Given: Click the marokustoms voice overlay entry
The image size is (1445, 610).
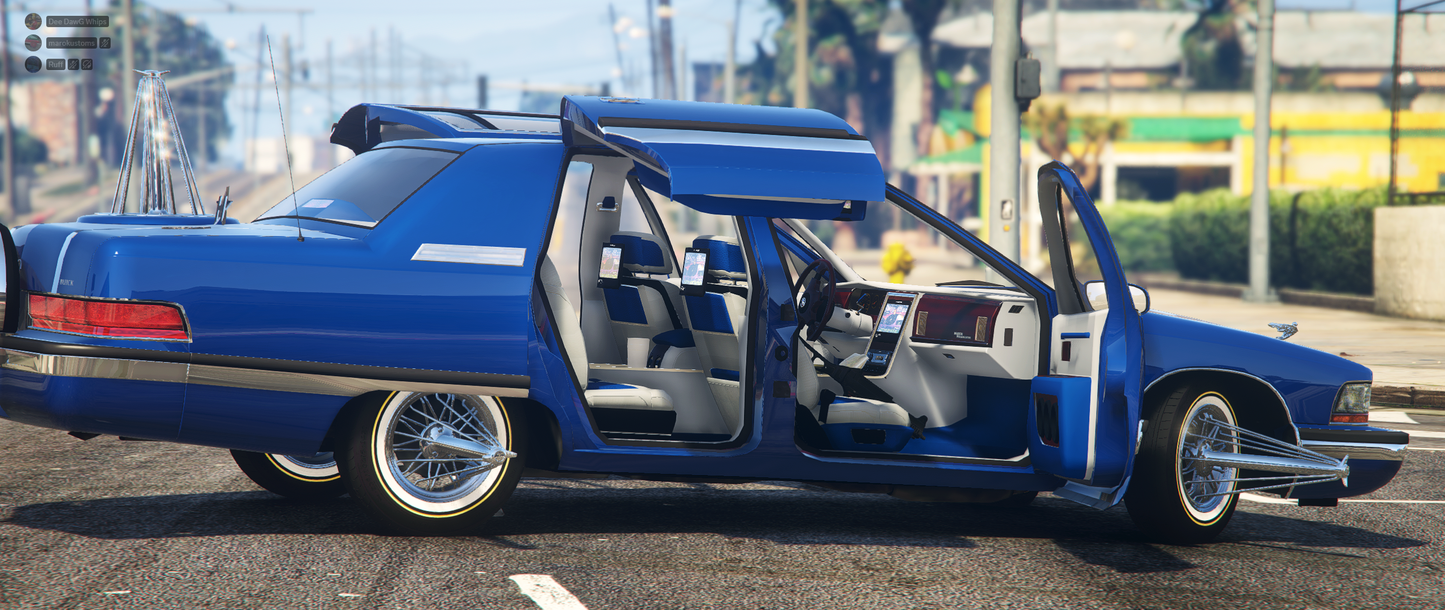Looking at the screenshot, I should coord(71,43).
